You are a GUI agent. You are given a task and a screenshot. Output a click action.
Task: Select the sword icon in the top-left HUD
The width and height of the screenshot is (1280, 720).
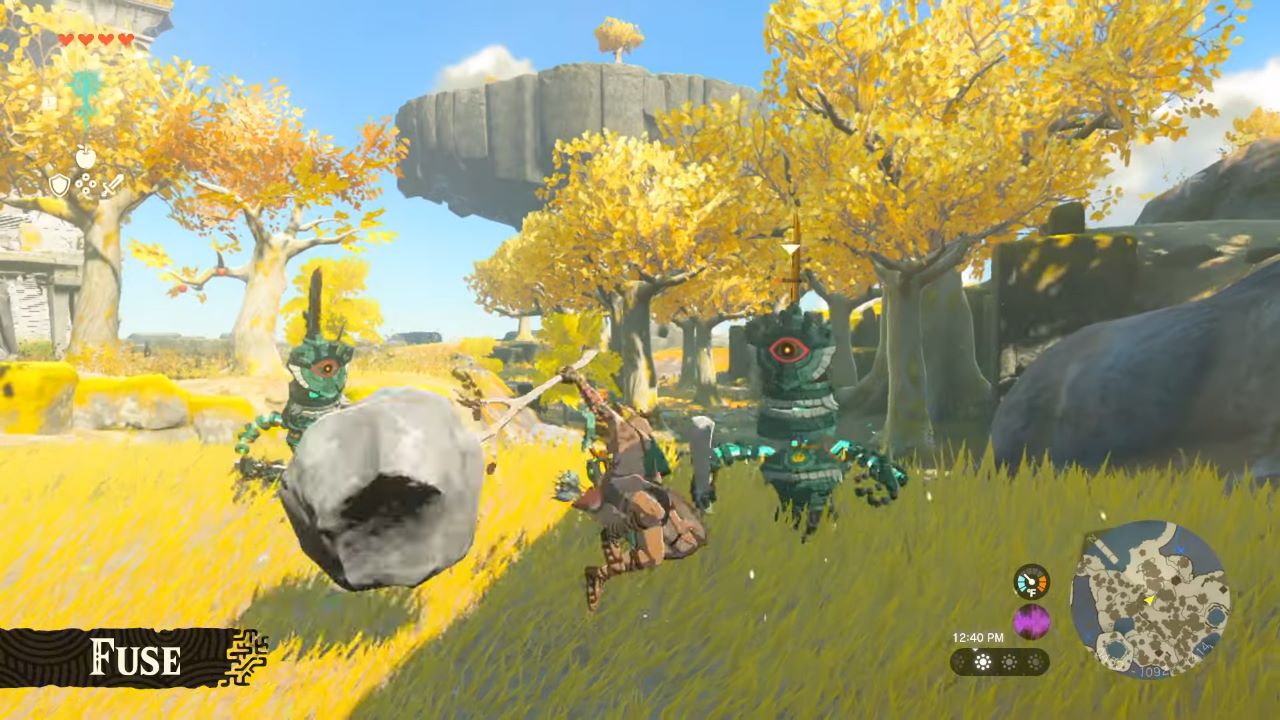(112, 186)
